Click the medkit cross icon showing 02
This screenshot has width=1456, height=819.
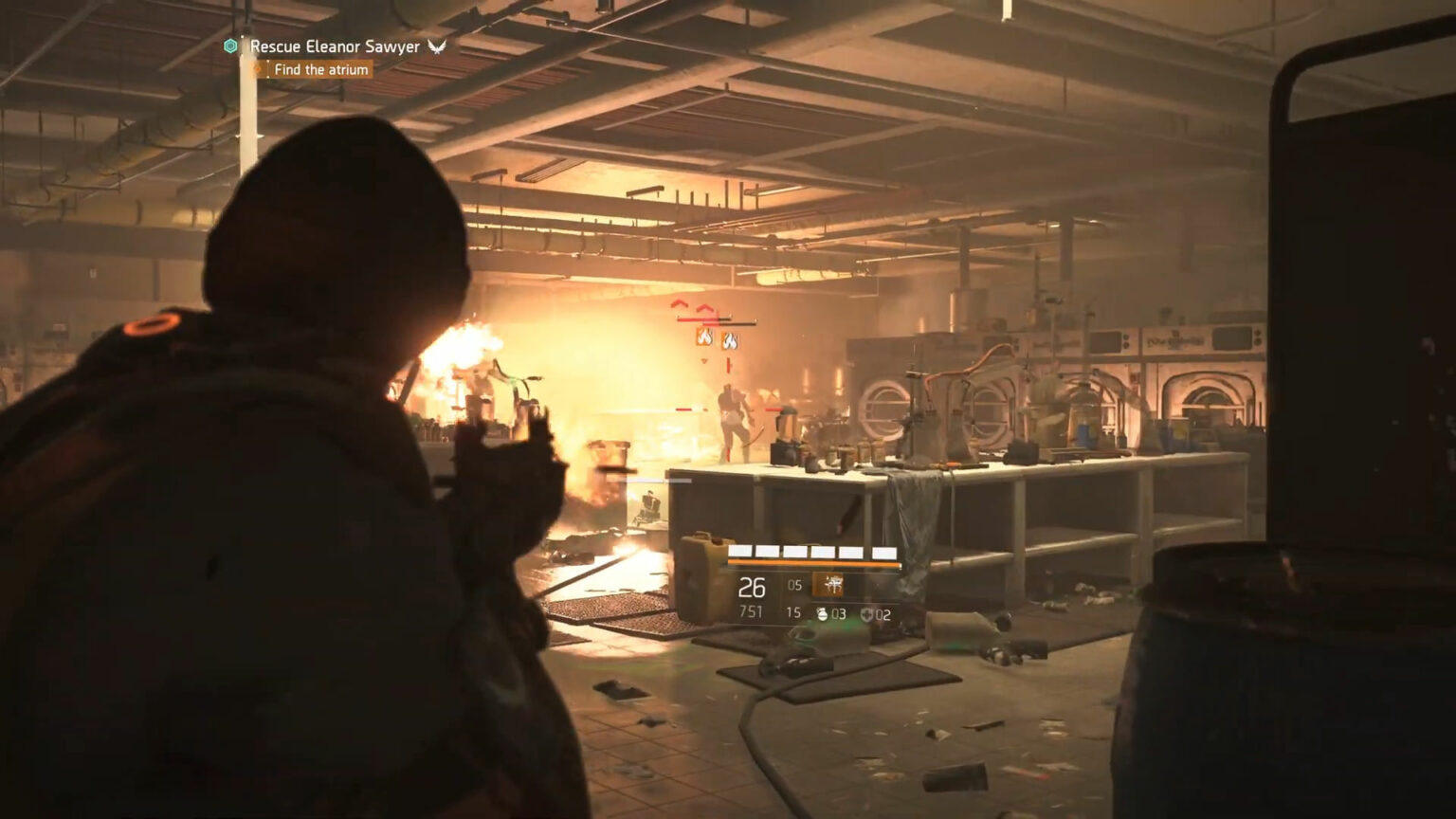(866, 613)
